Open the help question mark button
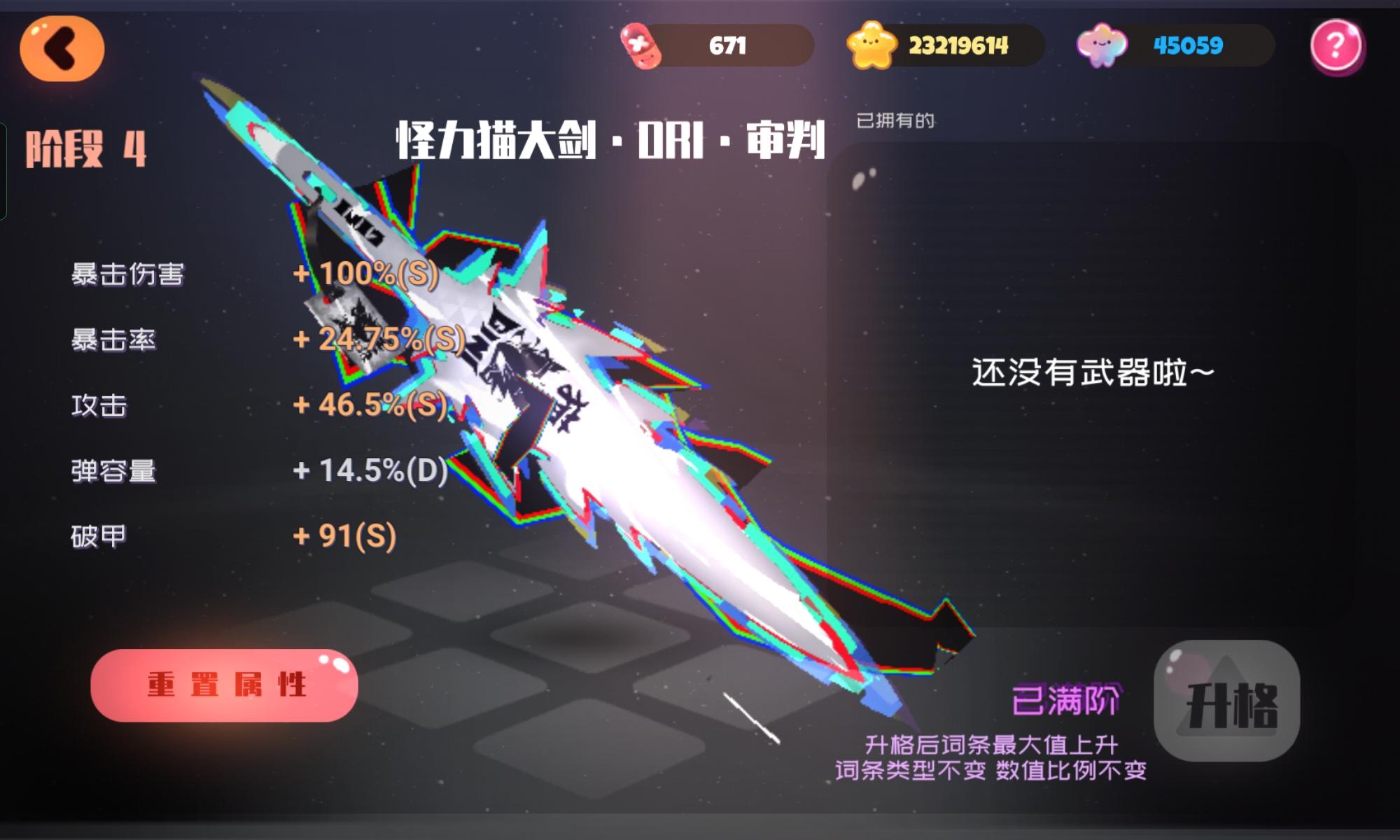This screenshot has height=840, width=1400. (1336, 48)
